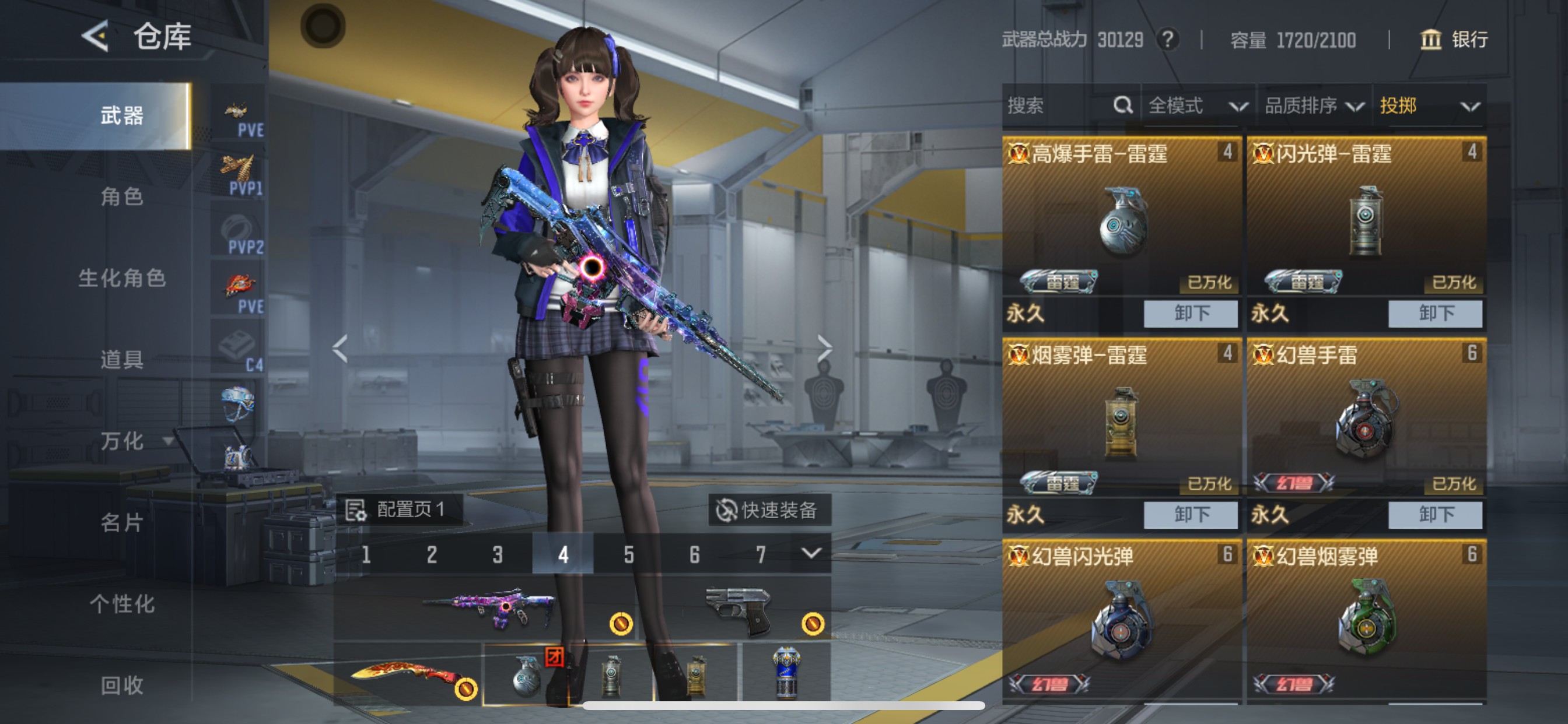Open the 全模式 mode dropdown
Viewport: 1568px width, 724px height.
click(1193, 106)
